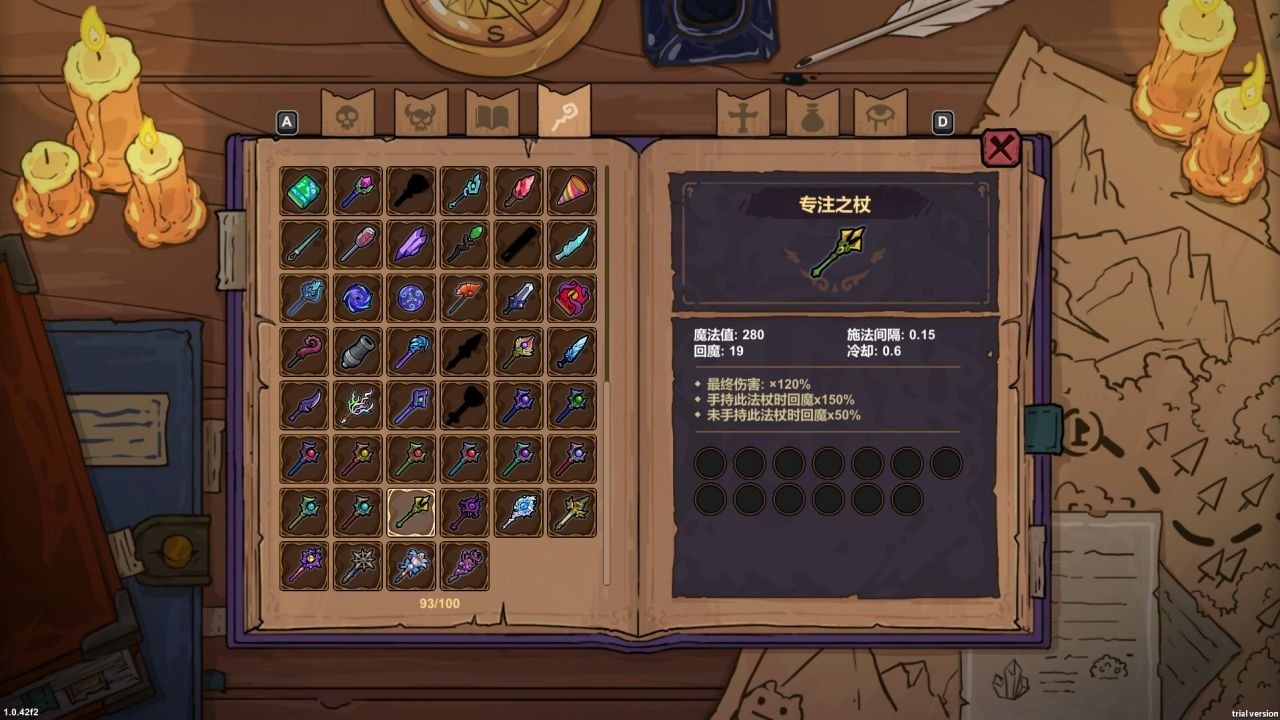The width and height of the screenshot is (1280, 720).
Task: Click the blue gem sword item
Action: tap(517, 297)
